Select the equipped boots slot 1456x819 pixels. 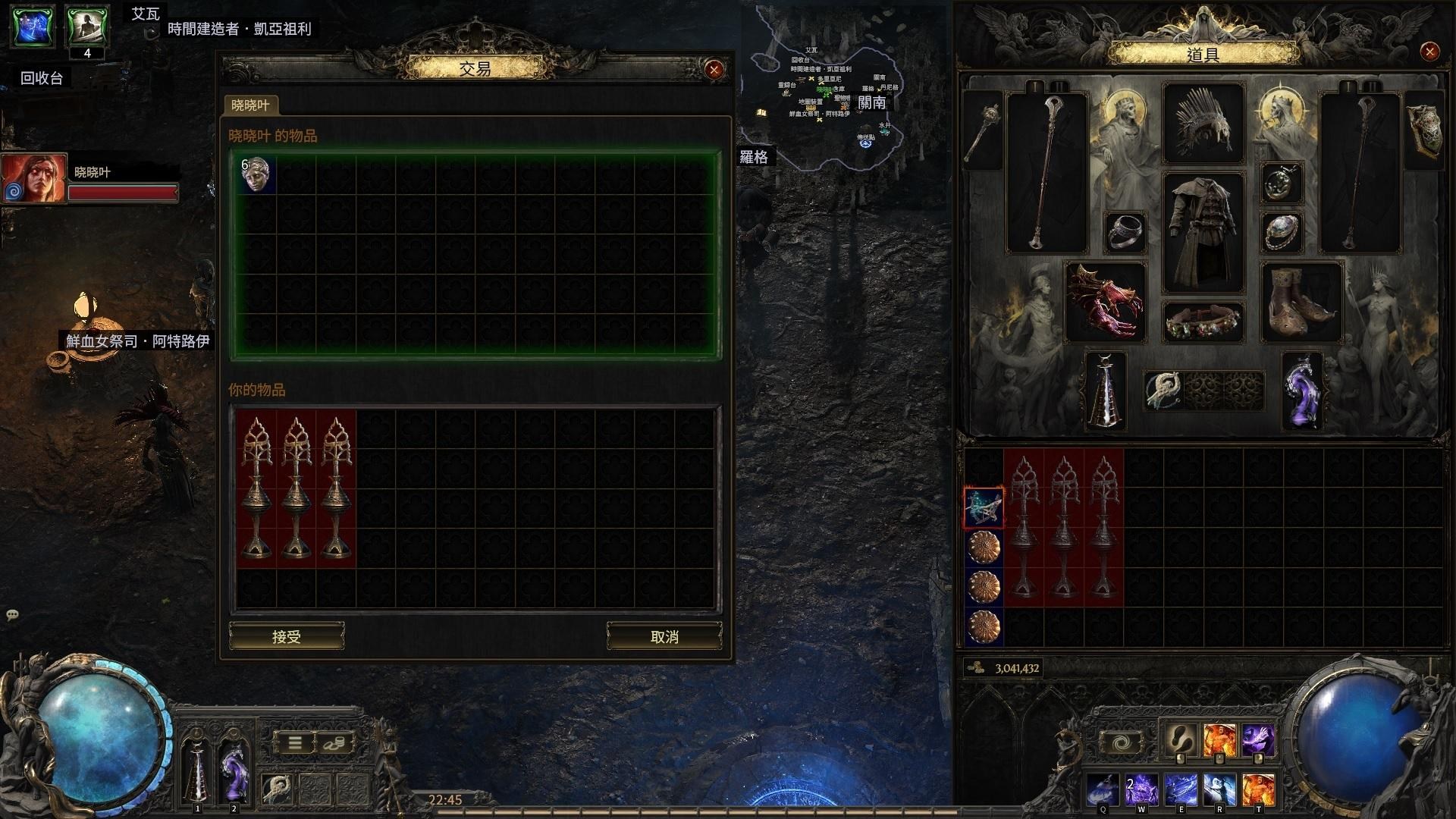(x=1301, y=302)
